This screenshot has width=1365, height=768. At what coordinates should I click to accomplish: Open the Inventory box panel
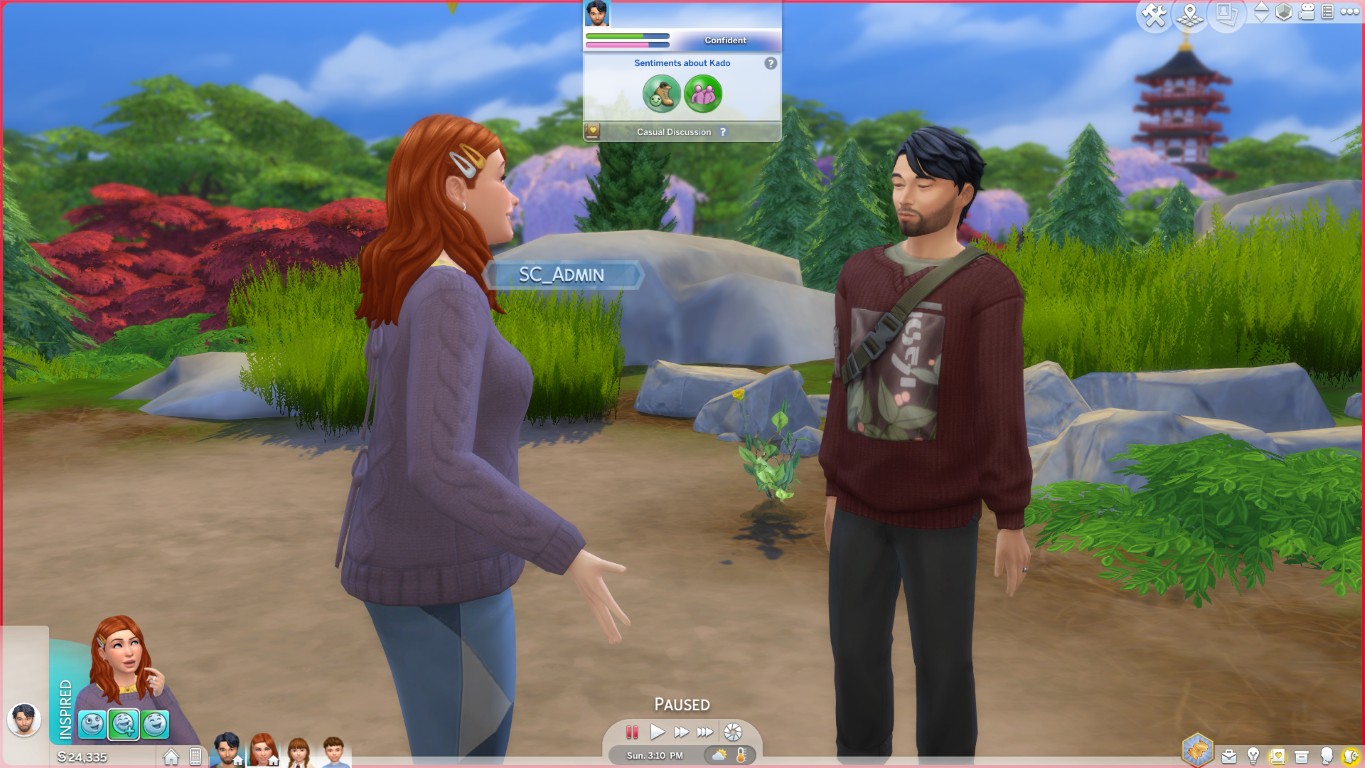point(1301,756)
